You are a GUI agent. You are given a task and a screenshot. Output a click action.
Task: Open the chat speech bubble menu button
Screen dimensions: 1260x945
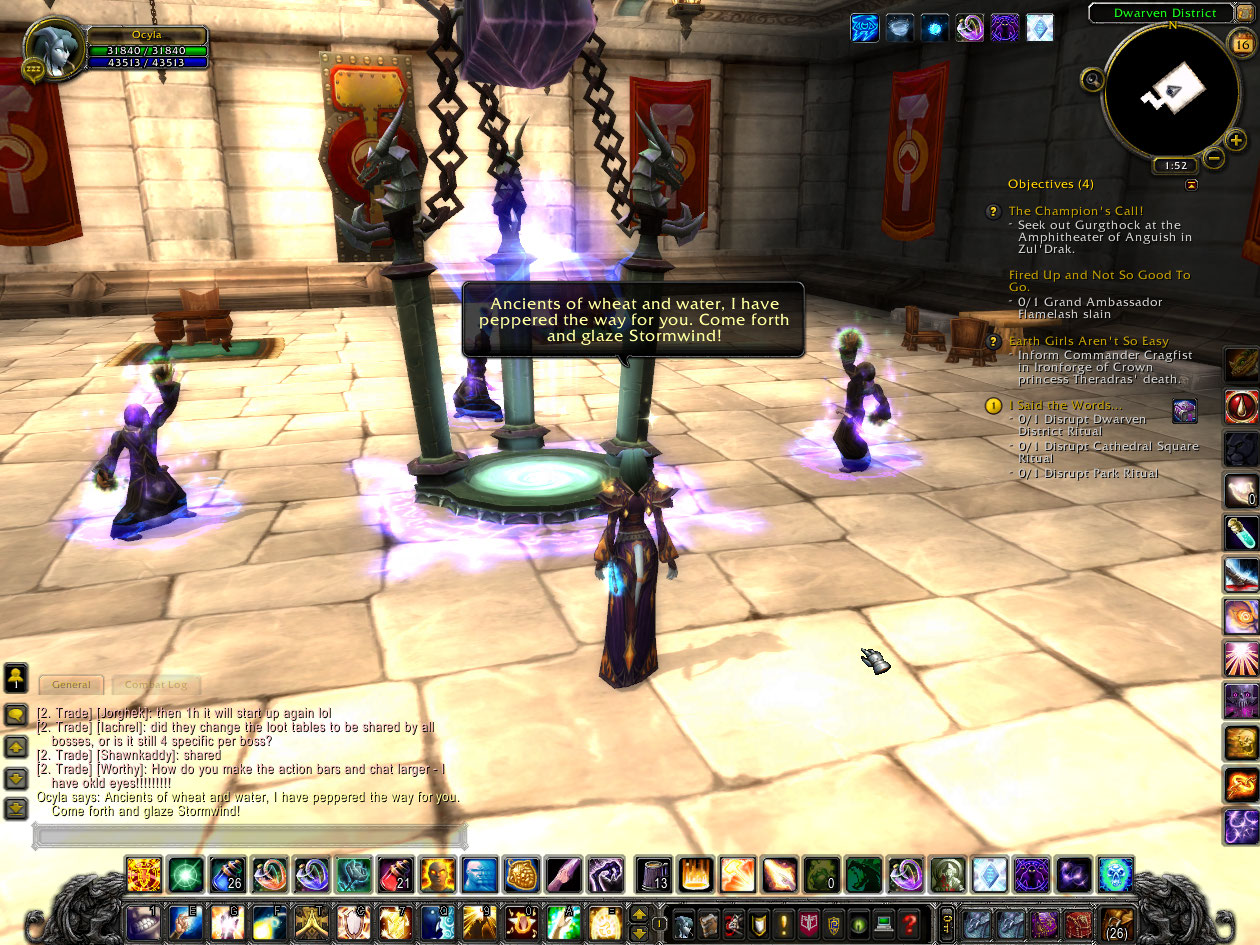click(x=16, y=714)
